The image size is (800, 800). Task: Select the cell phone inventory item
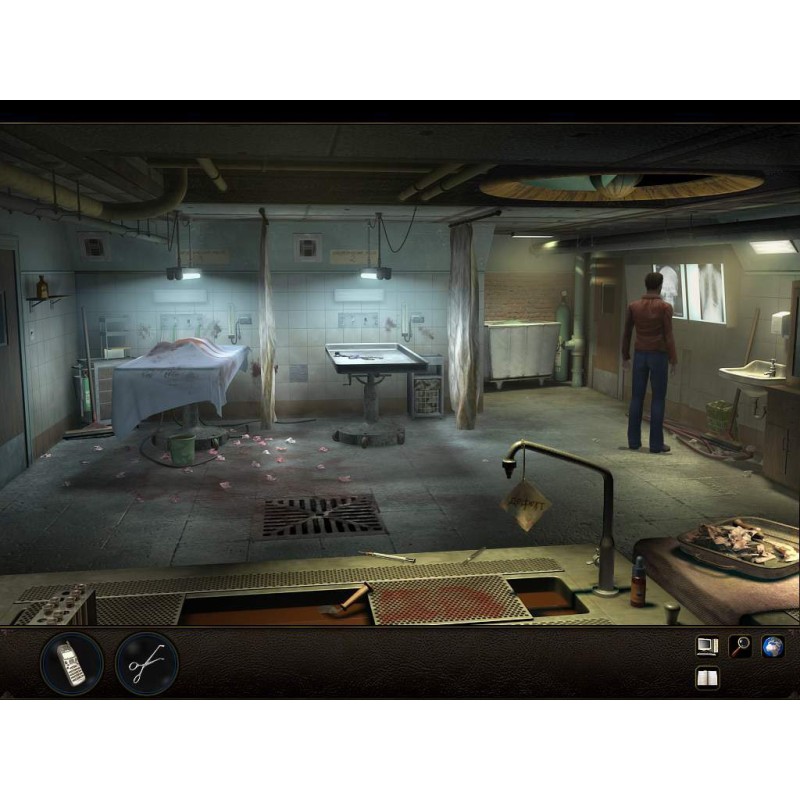[71, 663]
